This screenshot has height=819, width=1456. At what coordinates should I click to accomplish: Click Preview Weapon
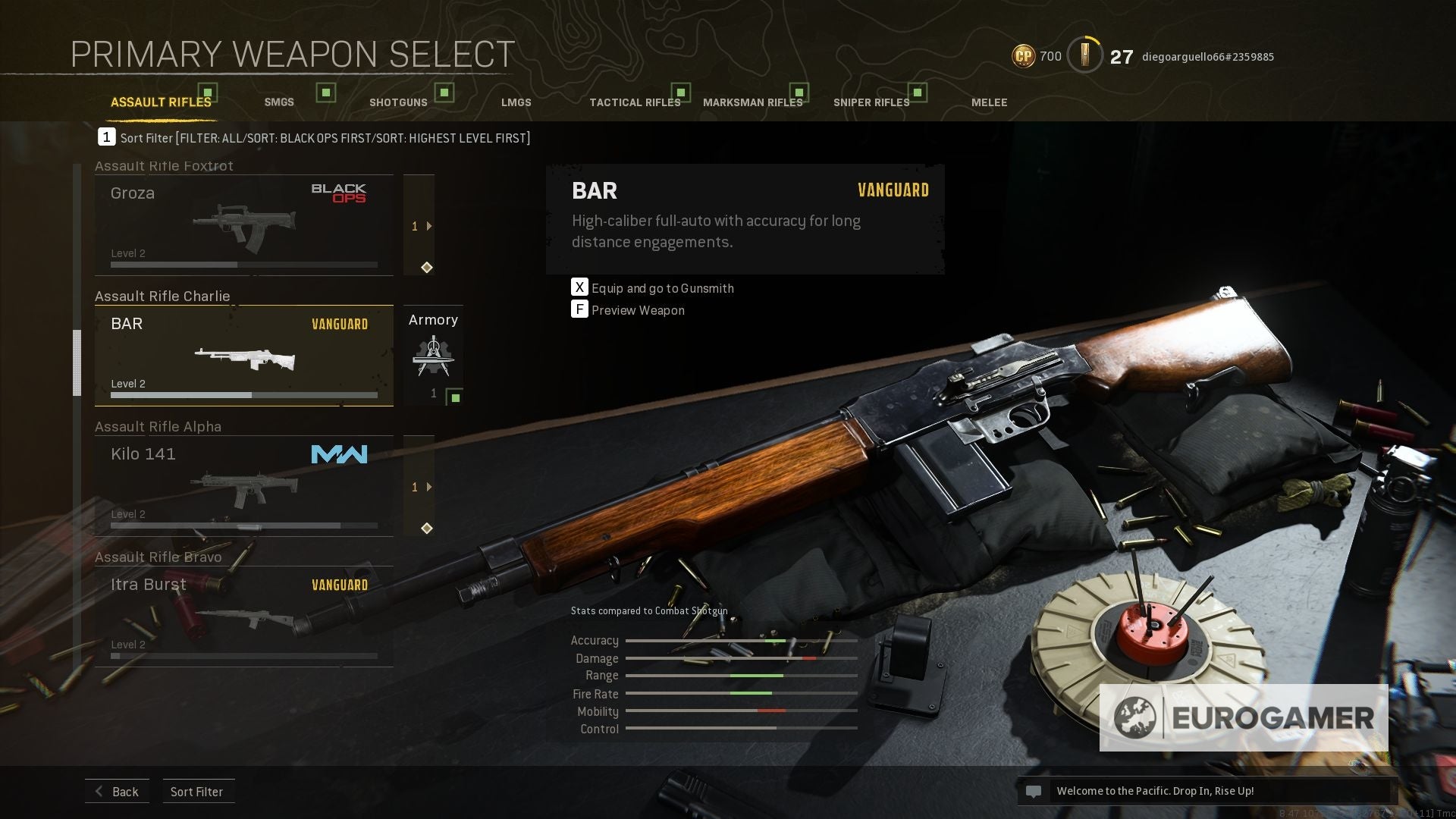point(637,310)
